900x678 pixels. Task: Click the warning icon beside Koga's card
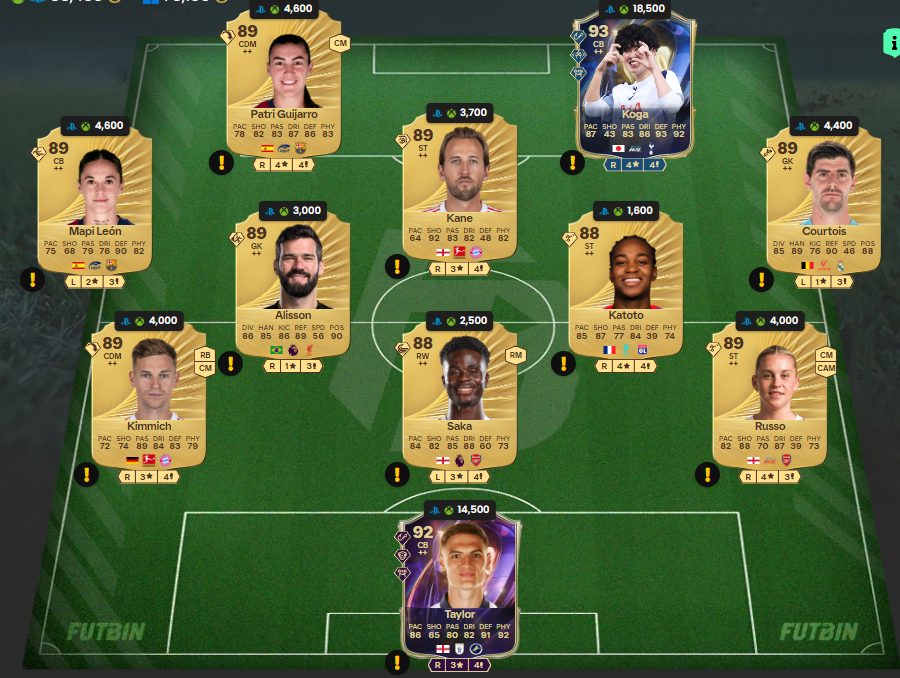[571, 162]
